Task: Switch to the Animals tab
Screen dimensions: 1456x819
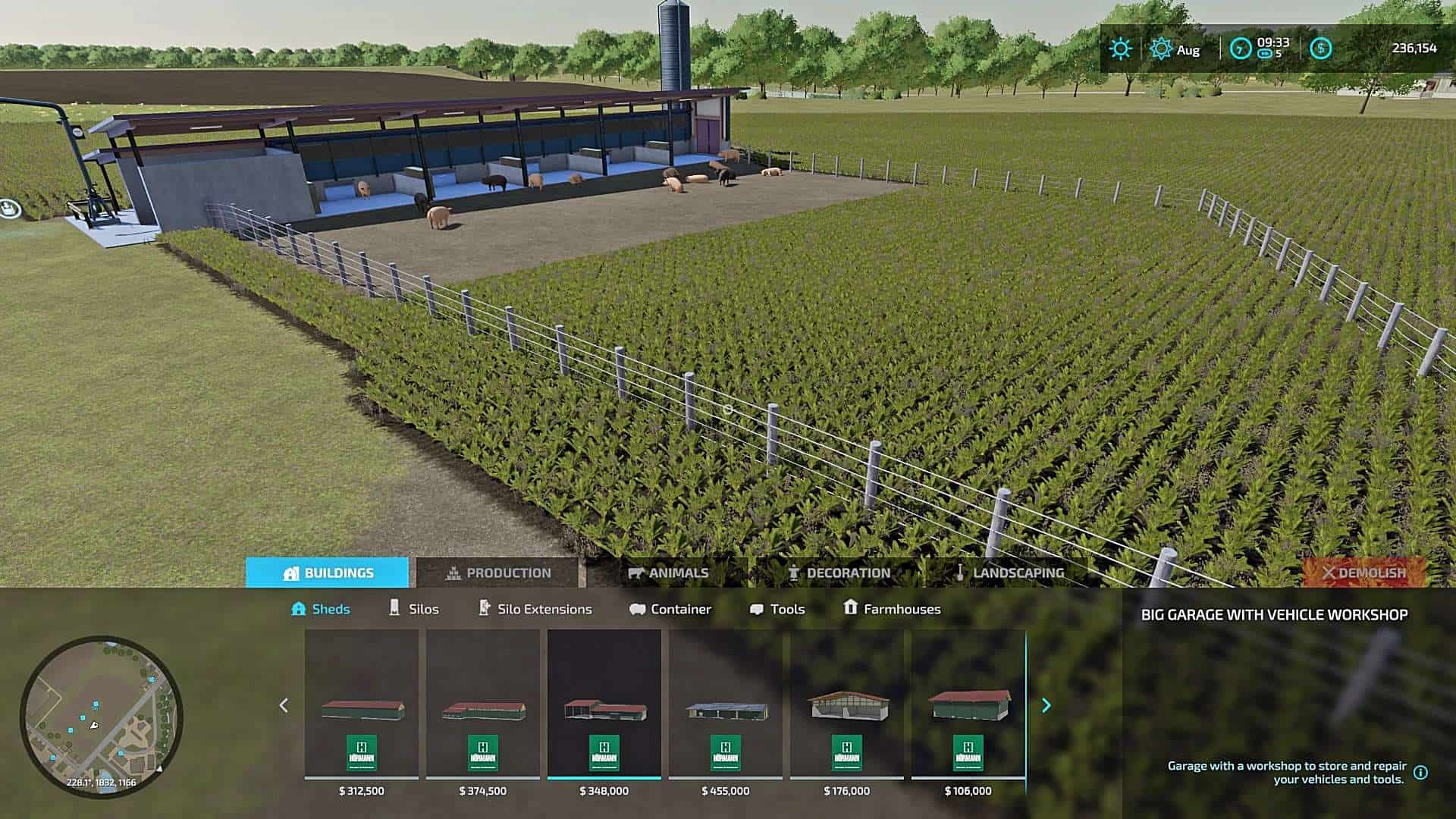Action: click(668, 573)
